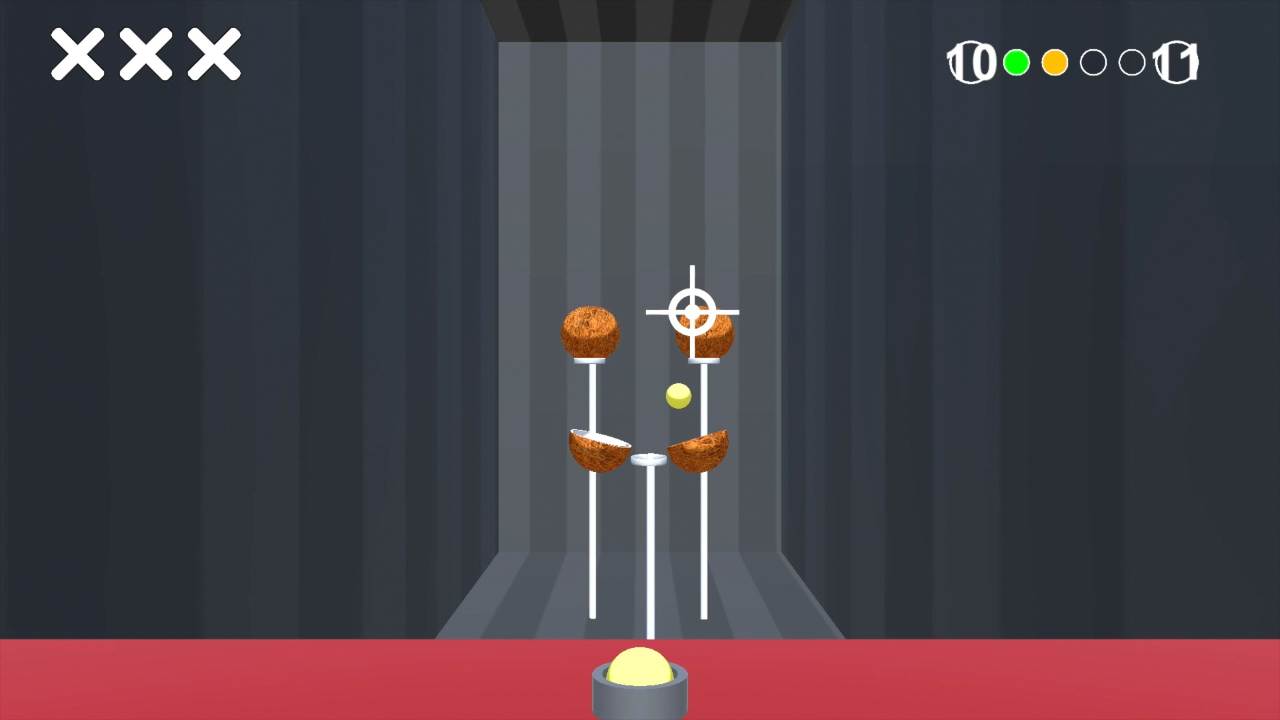The image size is (1280, 720).
Task: Click the white disc on the center pole
Action: [x=648, y=459]
